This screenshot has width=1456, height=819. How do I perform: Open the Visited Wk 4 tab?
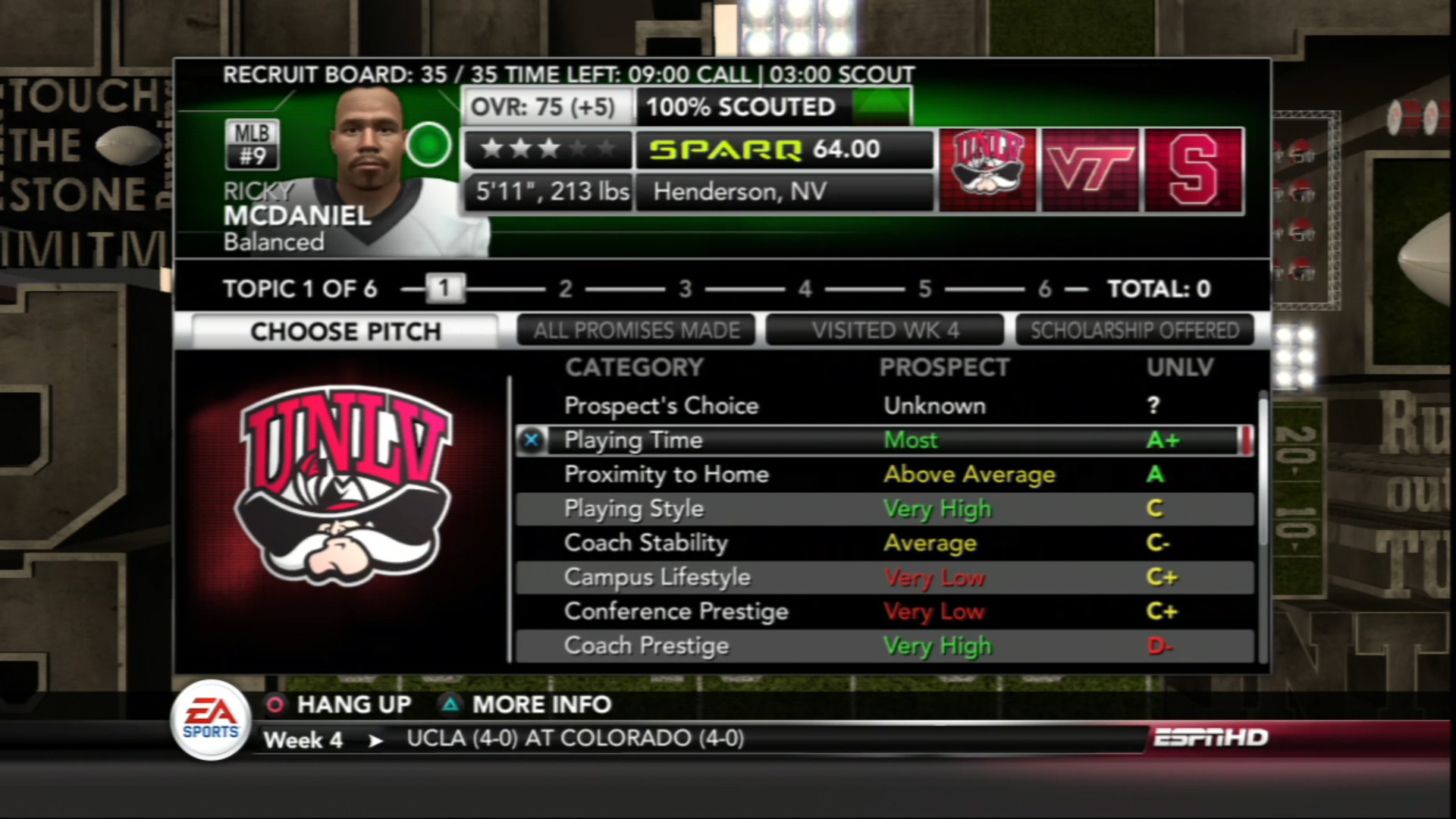pyautogui.click(x=885, y=331)
